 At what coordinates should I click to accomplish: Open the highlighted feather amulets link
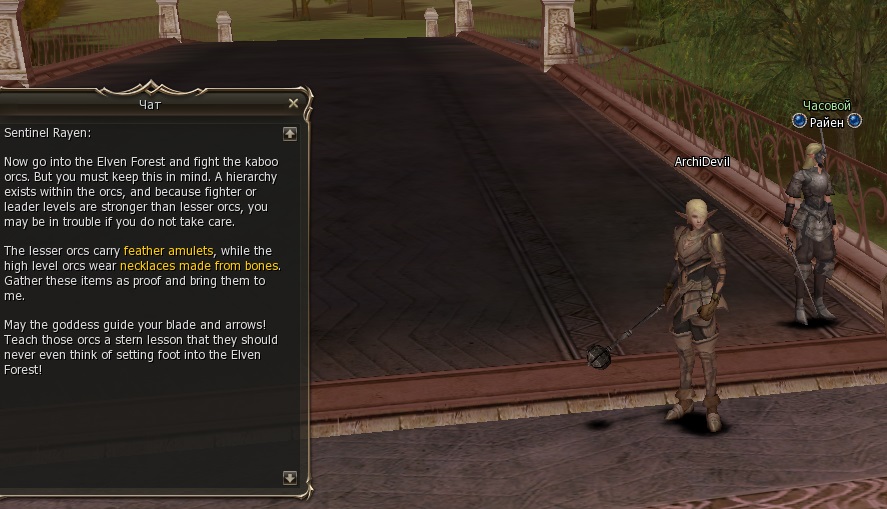[x=167, y=251]
